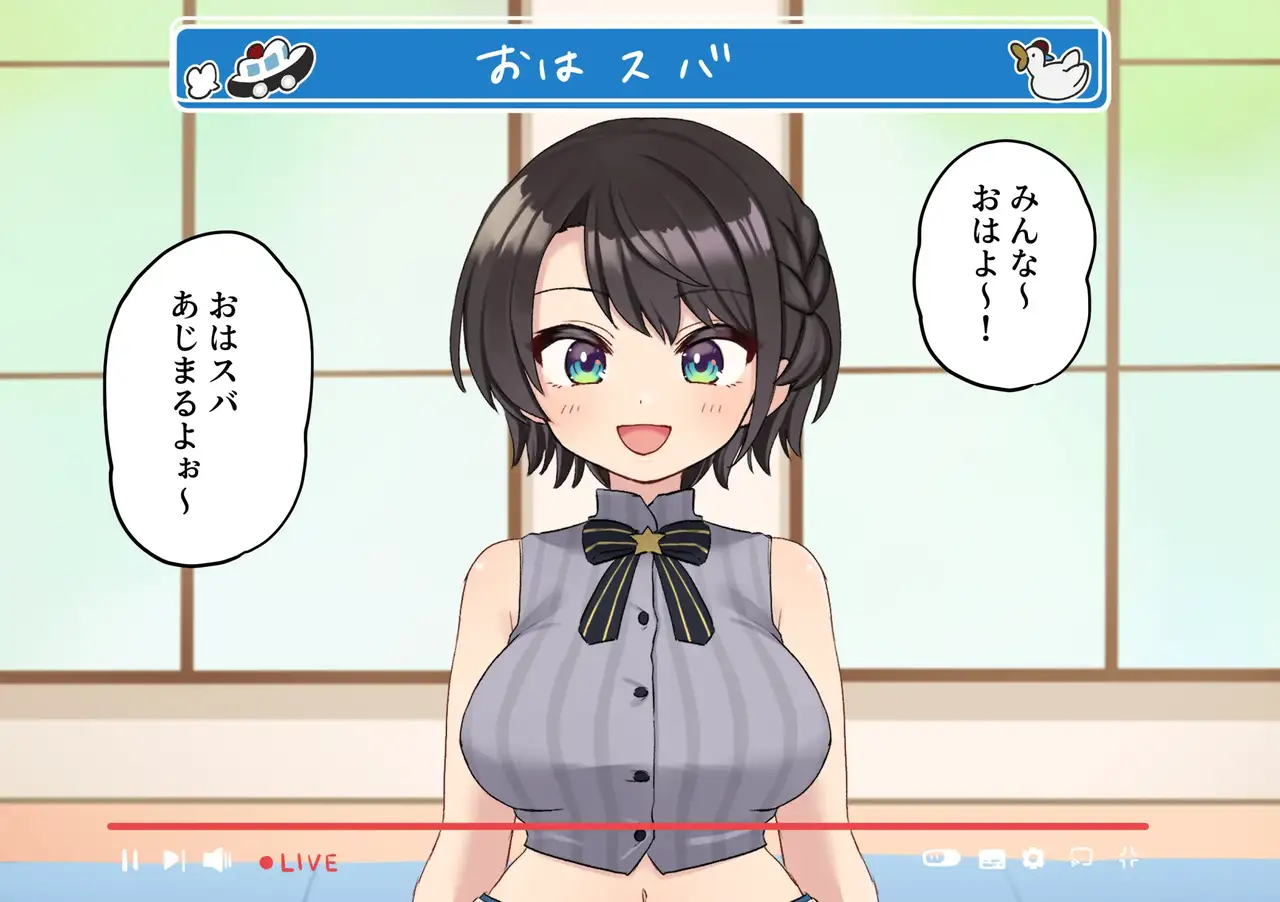
Task: Exit fullscreen with the shrink arrows icon
Action: pyautogui.click(x=1129, y=857)
